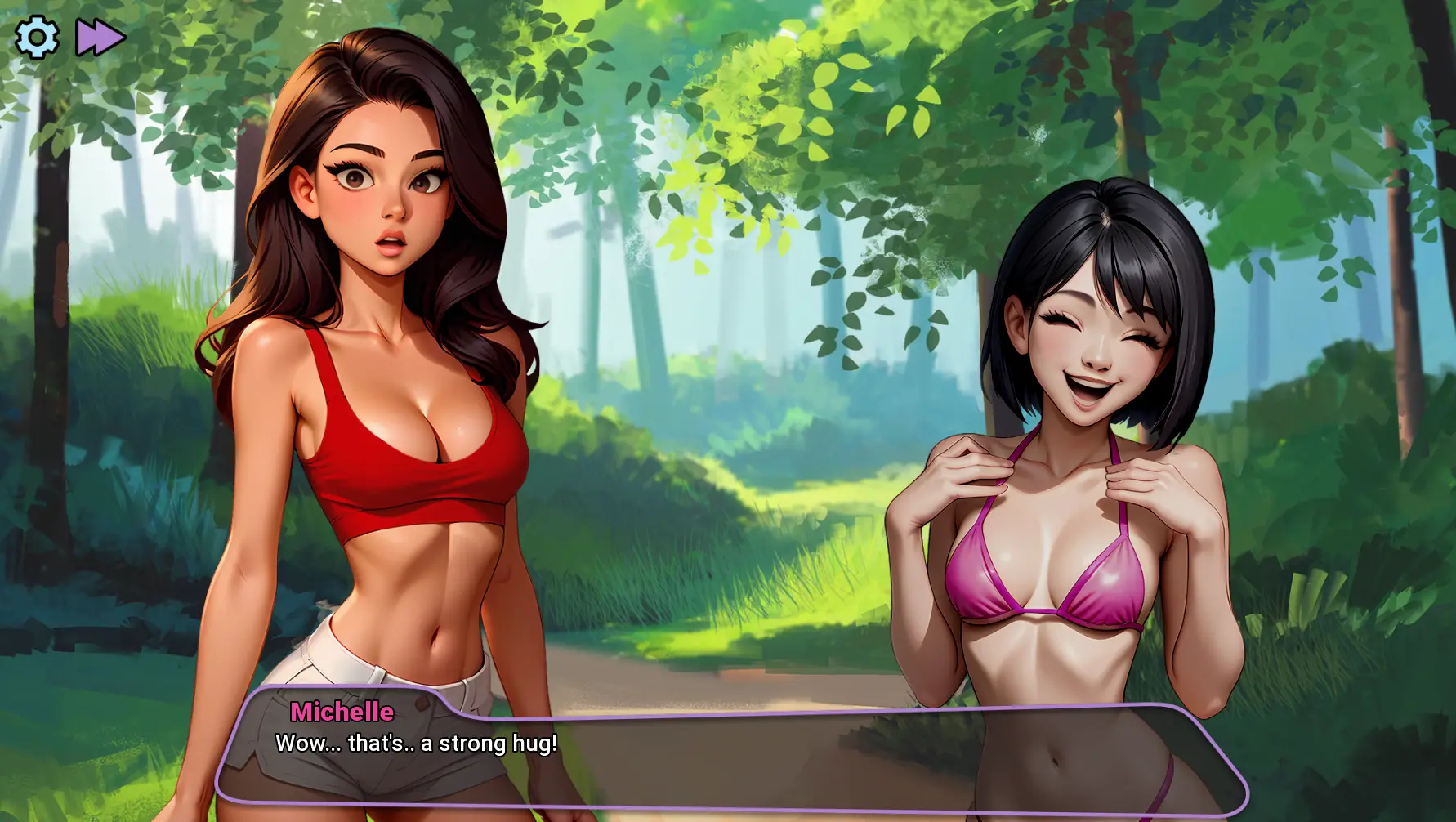This screenshot has height=822, width=1456.
Task: Activate the fast-forward skip button
Action: pos(100,38)
